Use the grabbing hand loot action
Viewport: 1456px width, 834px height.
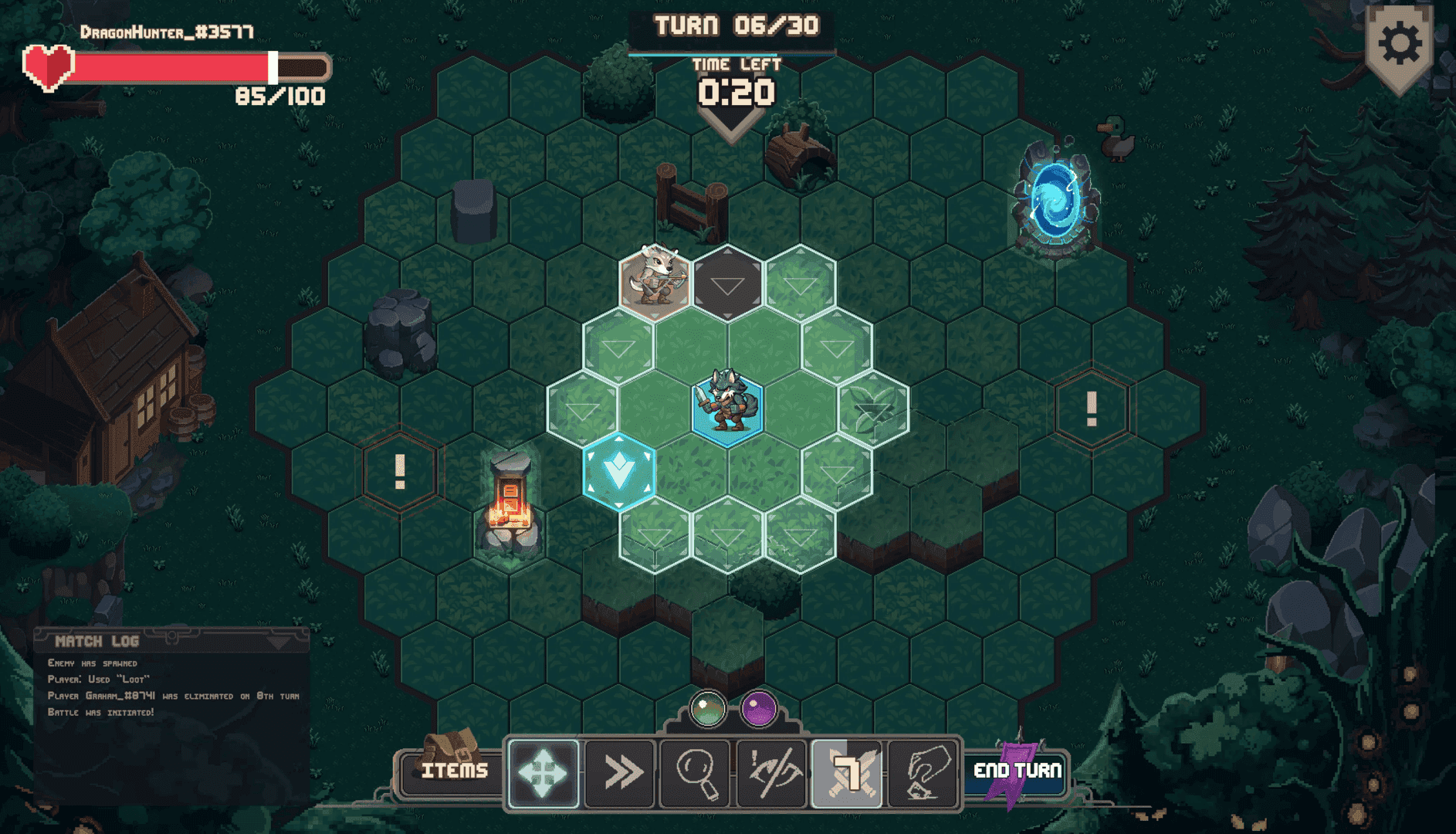[x=923, y=773]
